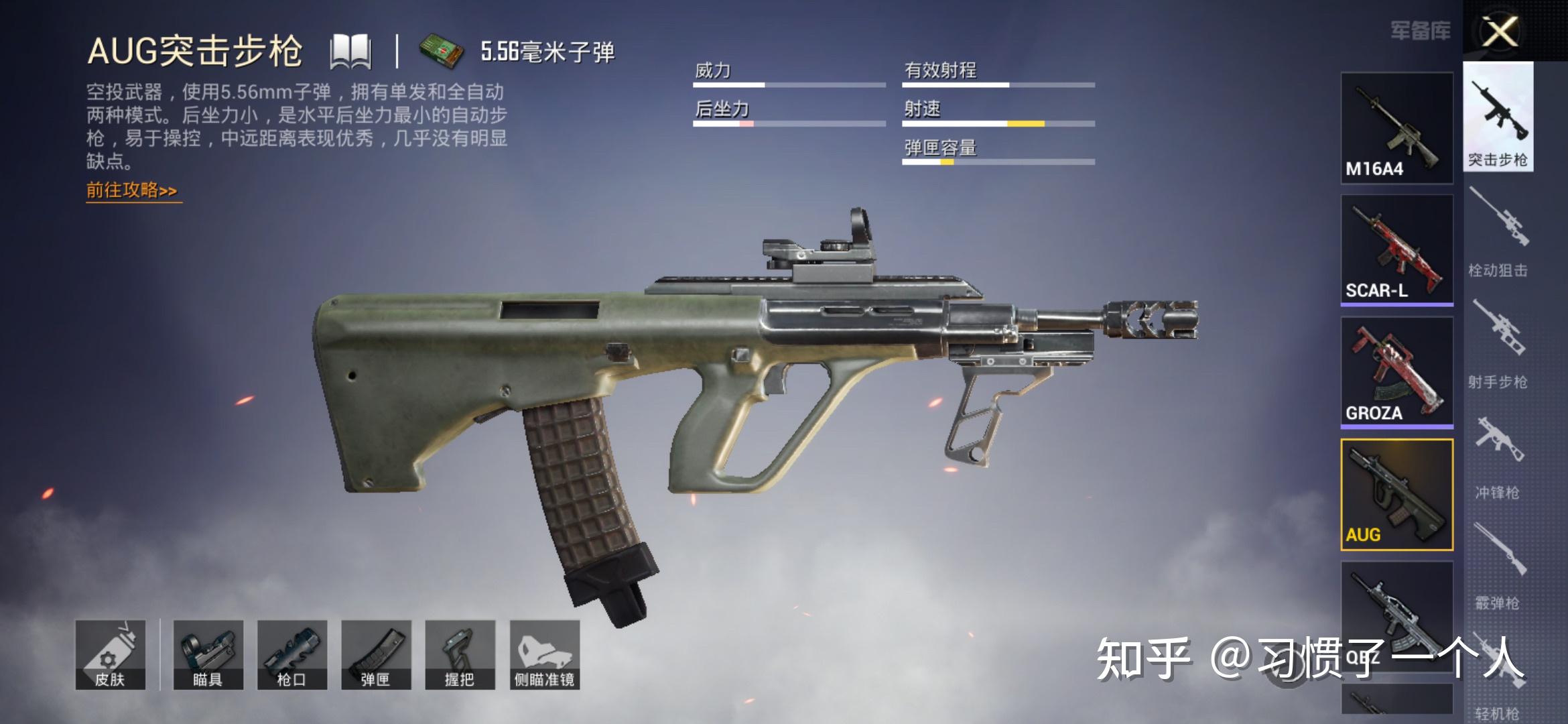Open the M16A4 weapon details
This screenshot has width=1568, height=724.
(1396, 127)
